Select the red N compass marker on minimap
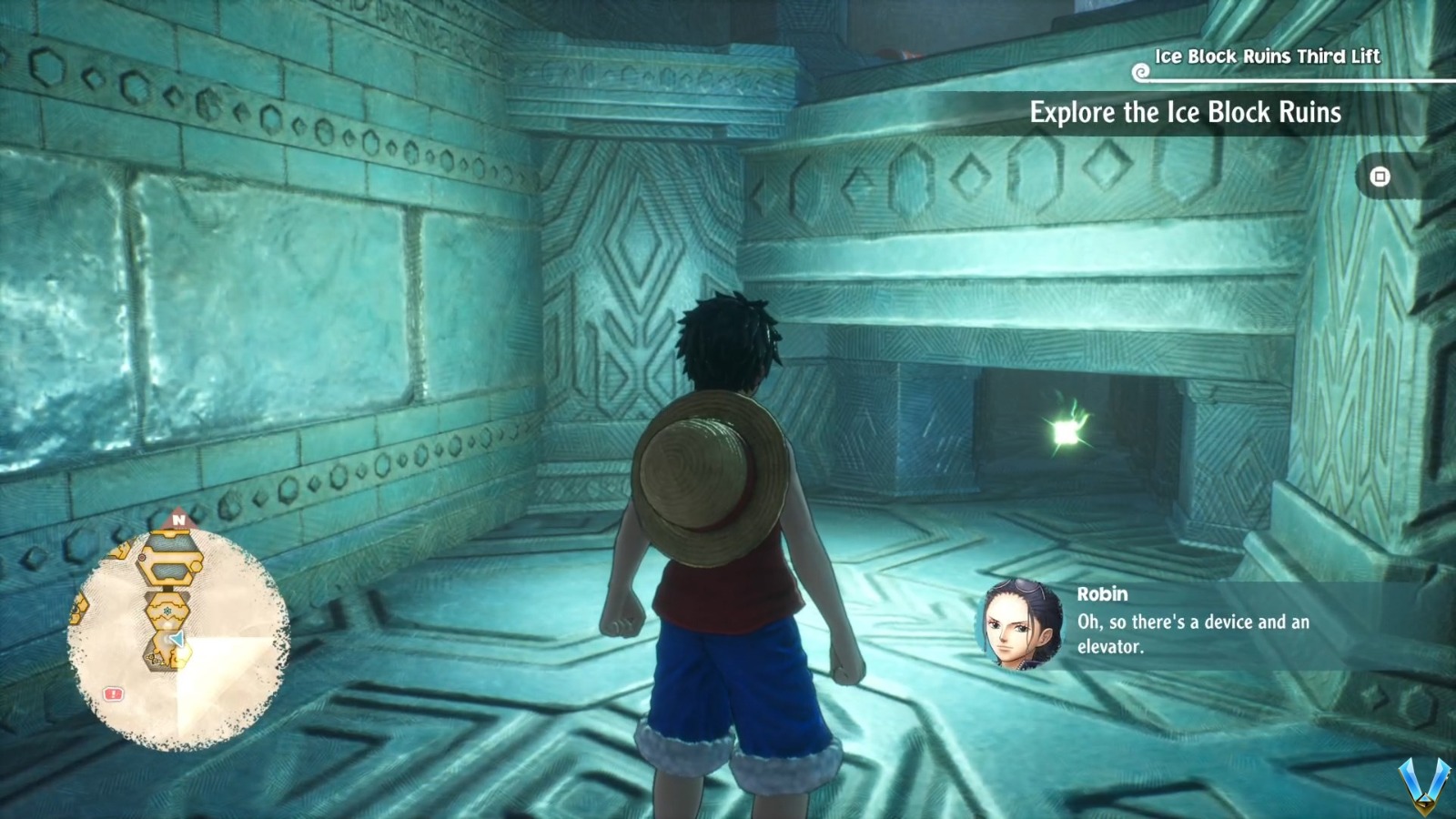 177,520
